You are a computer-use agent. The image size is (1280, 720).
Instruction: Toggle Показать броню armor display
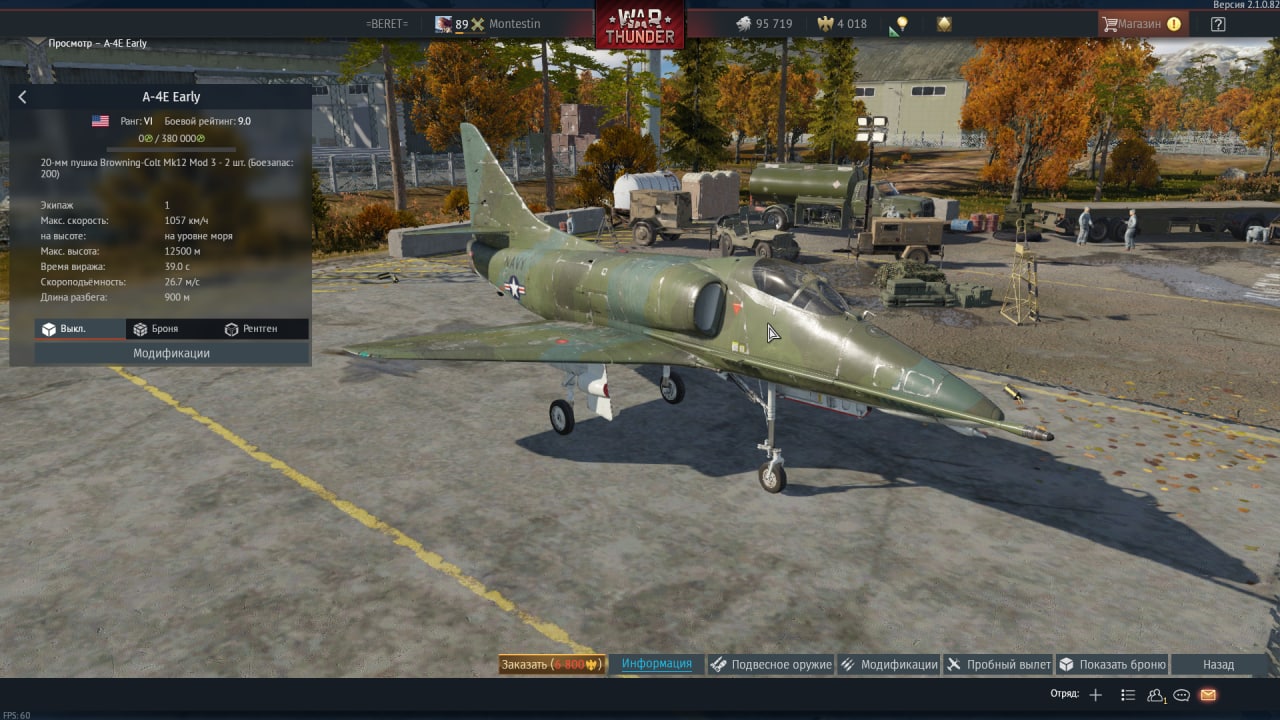[1112, 664]
